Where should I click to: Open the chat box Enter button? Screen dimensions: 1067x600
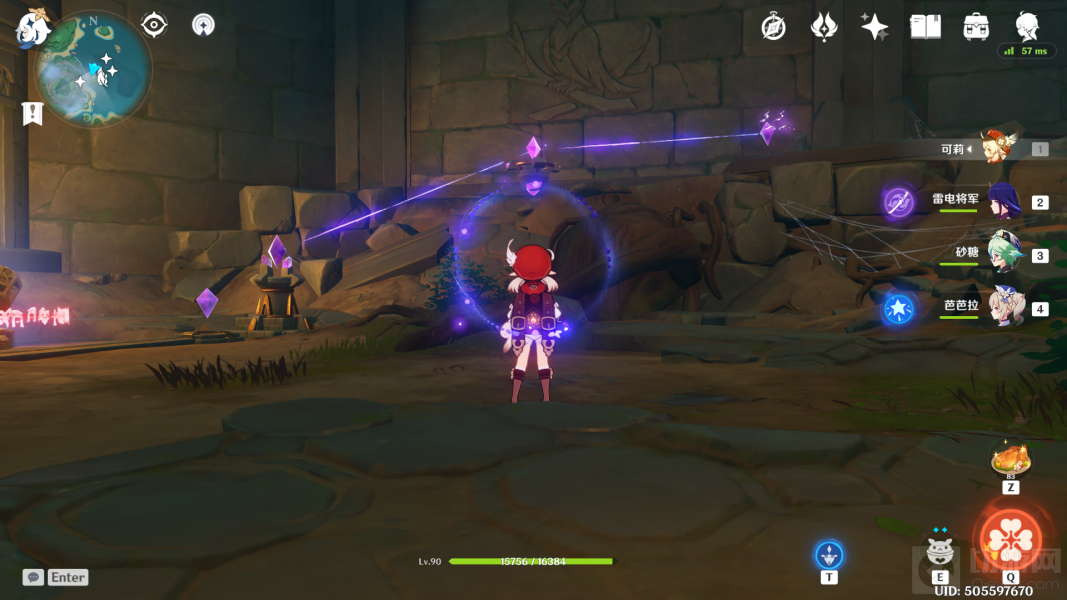[x=57, y=577]
